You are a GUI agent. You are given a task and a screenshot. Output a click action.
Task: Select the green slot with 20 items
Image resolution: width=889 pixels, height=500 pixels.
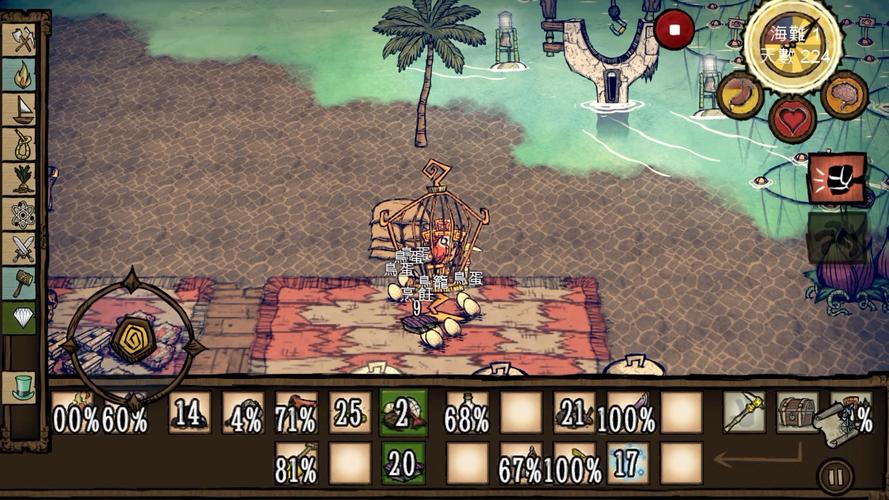click(x=404, y=463)
